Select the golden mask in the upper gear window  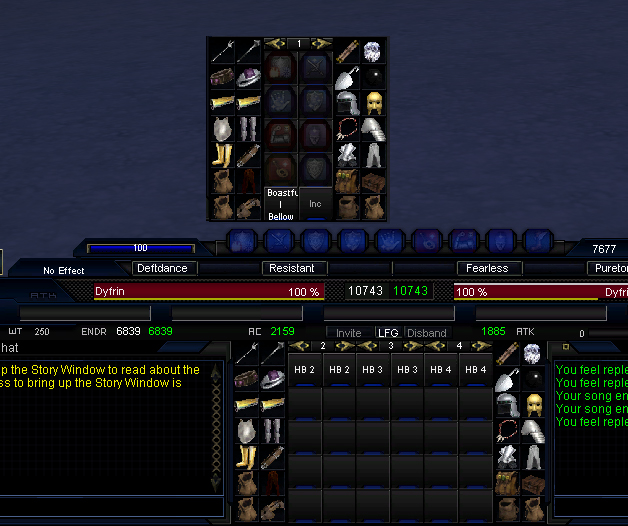(373, 103)
